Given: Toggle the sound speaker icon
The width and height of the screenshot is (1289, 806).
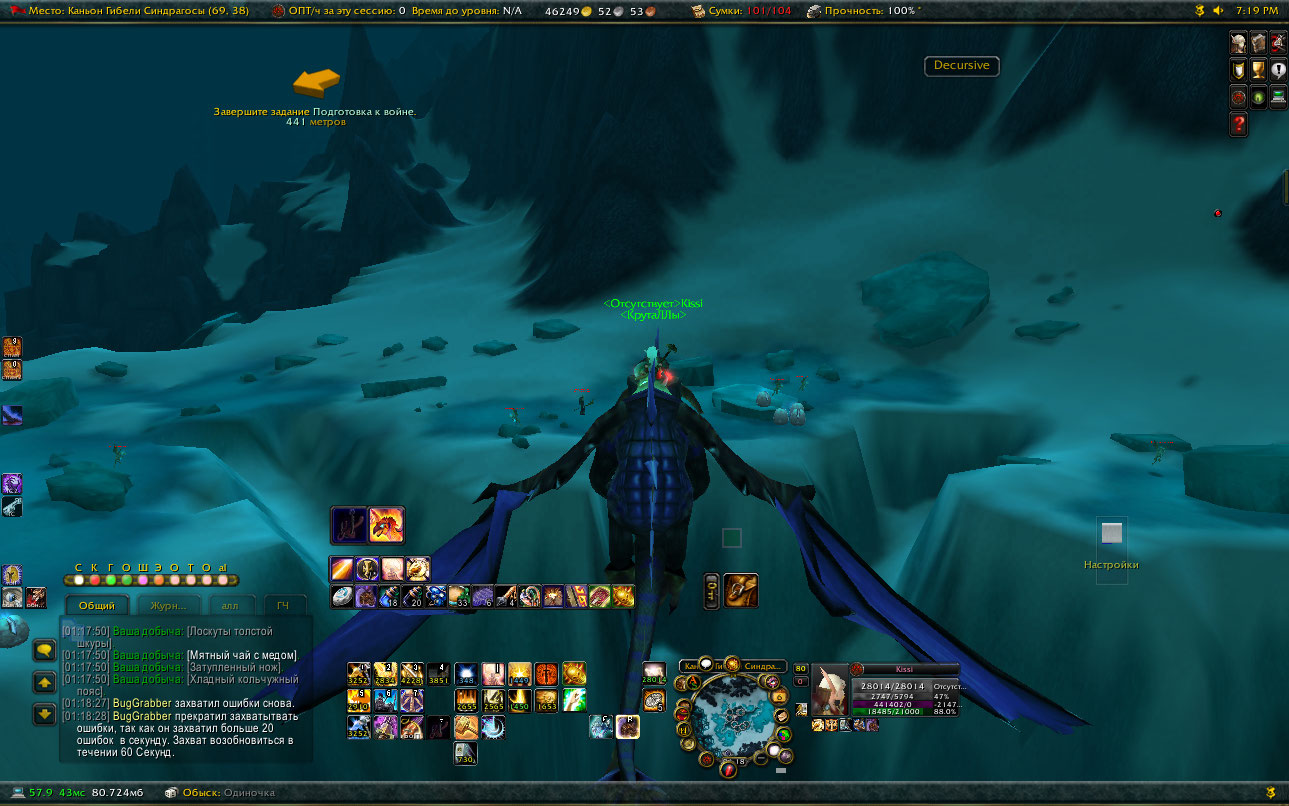Looking at the screenshot, I should coord(1218,10).
